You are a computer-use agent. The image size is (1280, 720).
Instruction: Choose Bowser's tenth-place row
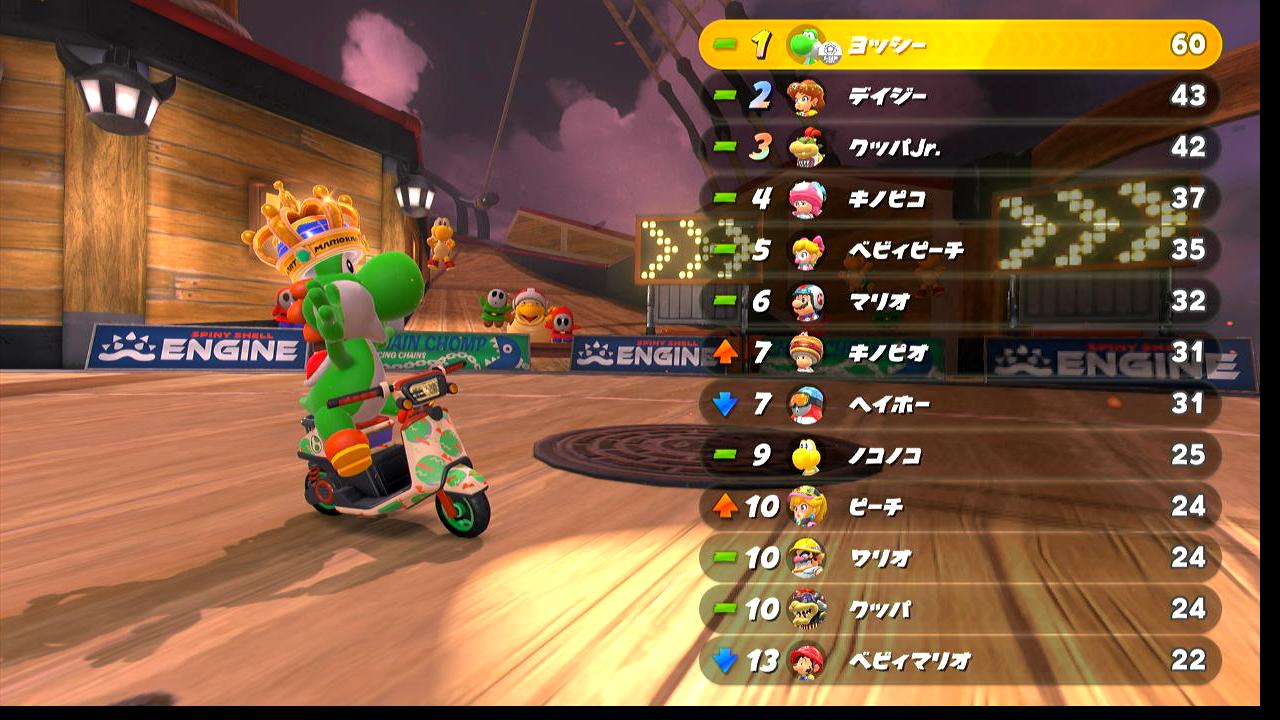coord(960,609)
